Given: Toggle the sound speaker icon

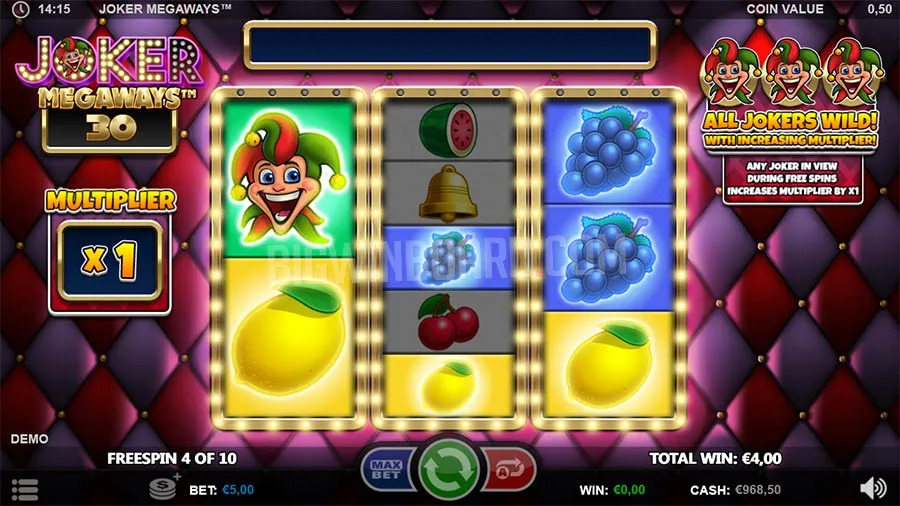Looking at the screenshot, I should [x=872, y=488].
